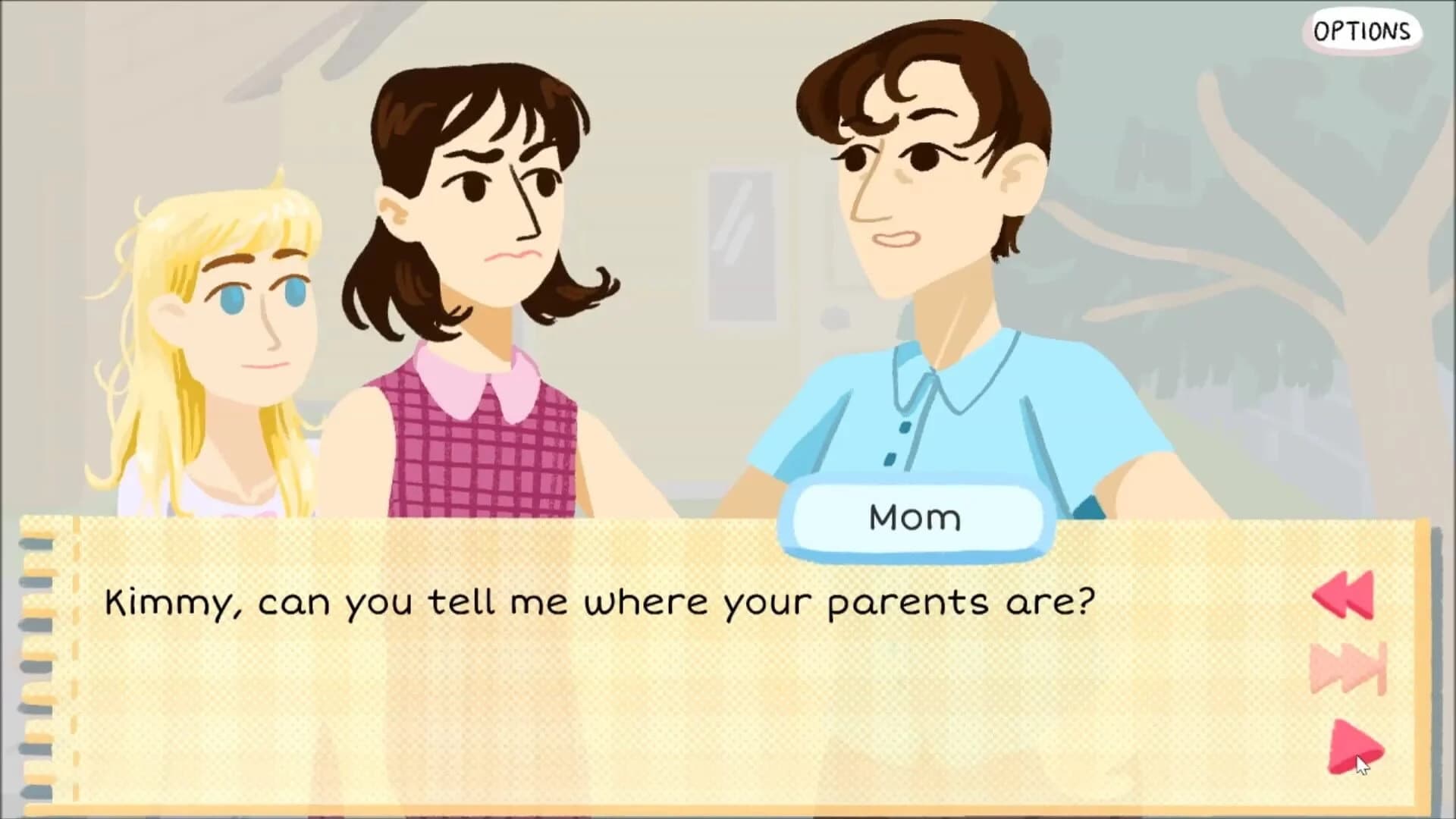Click the Mom name plate
This screenshot has width=1456, height=819.
(914, 518)
